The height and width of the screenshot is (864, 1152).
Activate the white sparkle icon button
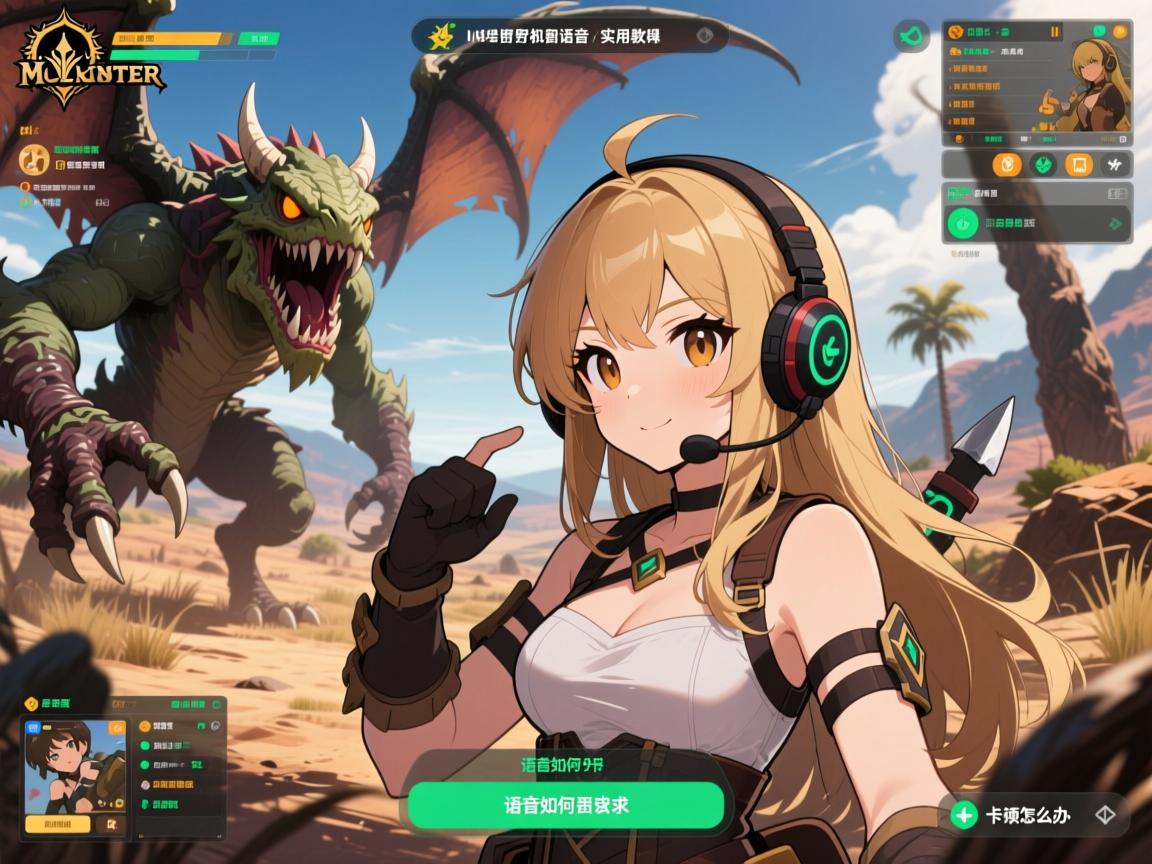coord(1115,165)
